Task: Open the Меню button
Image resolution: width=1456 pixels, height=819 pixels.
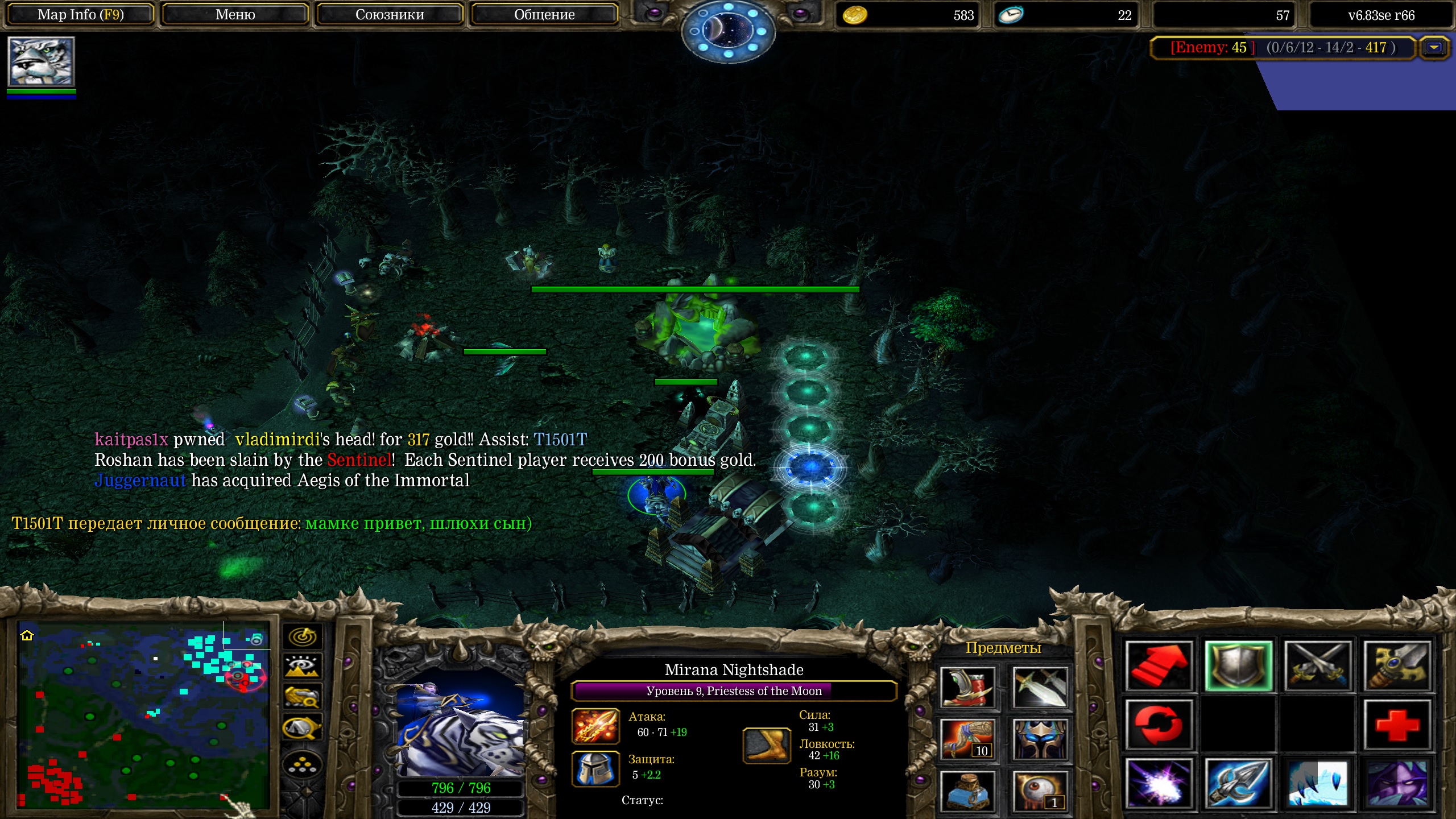Action: coord(235,15)
